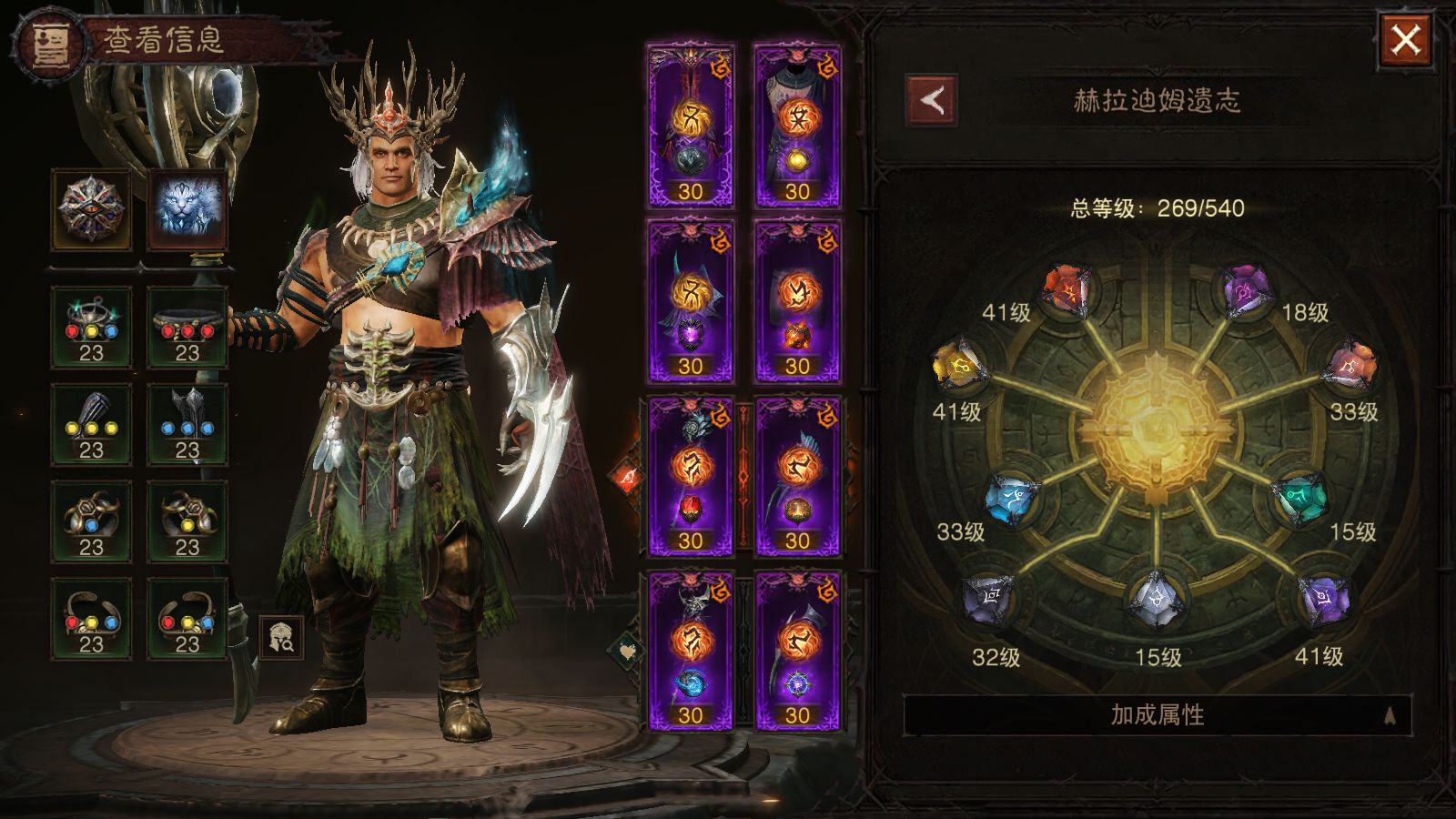The width and height of the screenshot is (1456, 819).
Task: Open the white lion portrait icon
Action: [x=187, y=208]
